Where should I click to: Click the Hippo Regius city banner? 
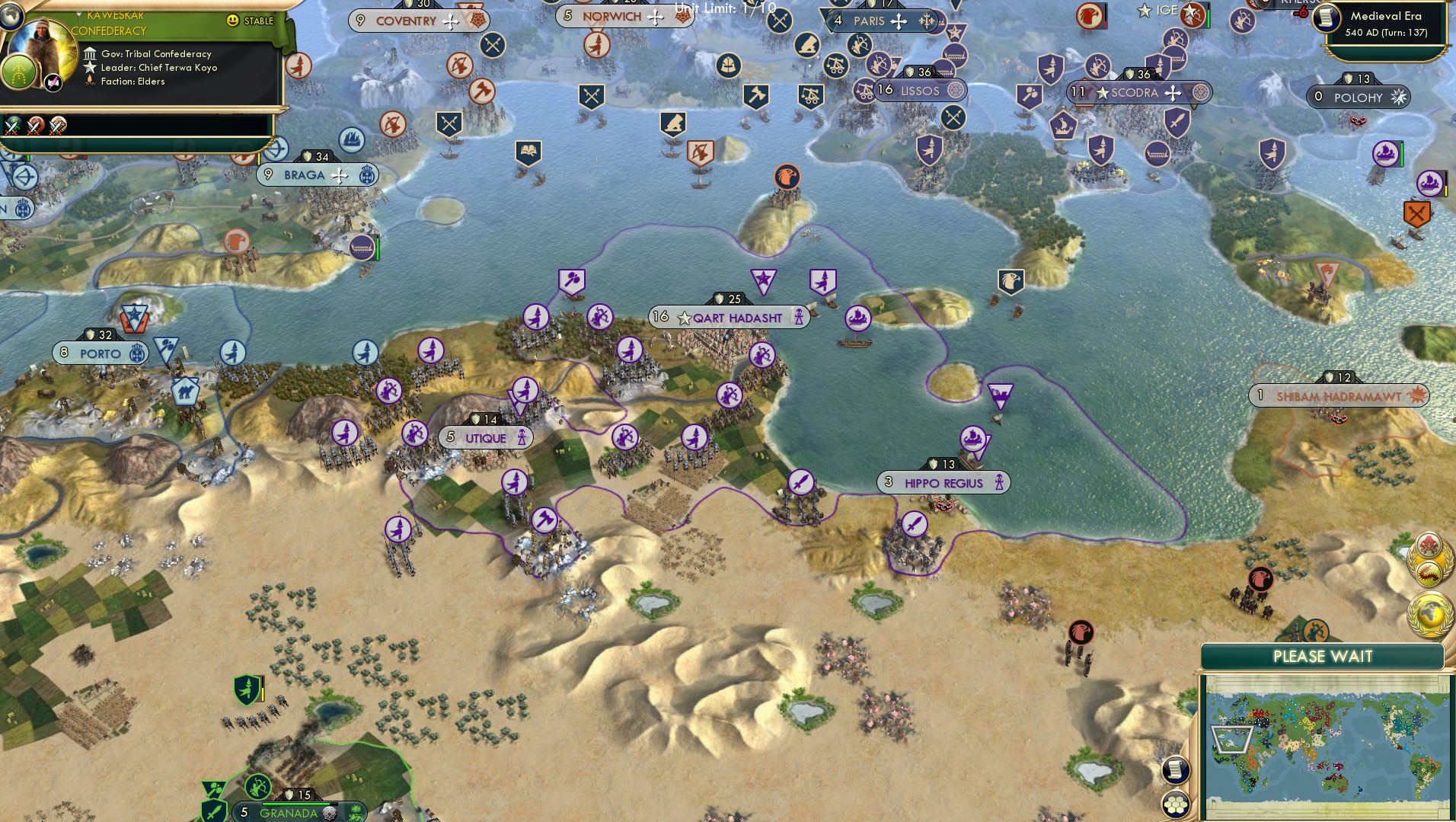pos(943,483)
